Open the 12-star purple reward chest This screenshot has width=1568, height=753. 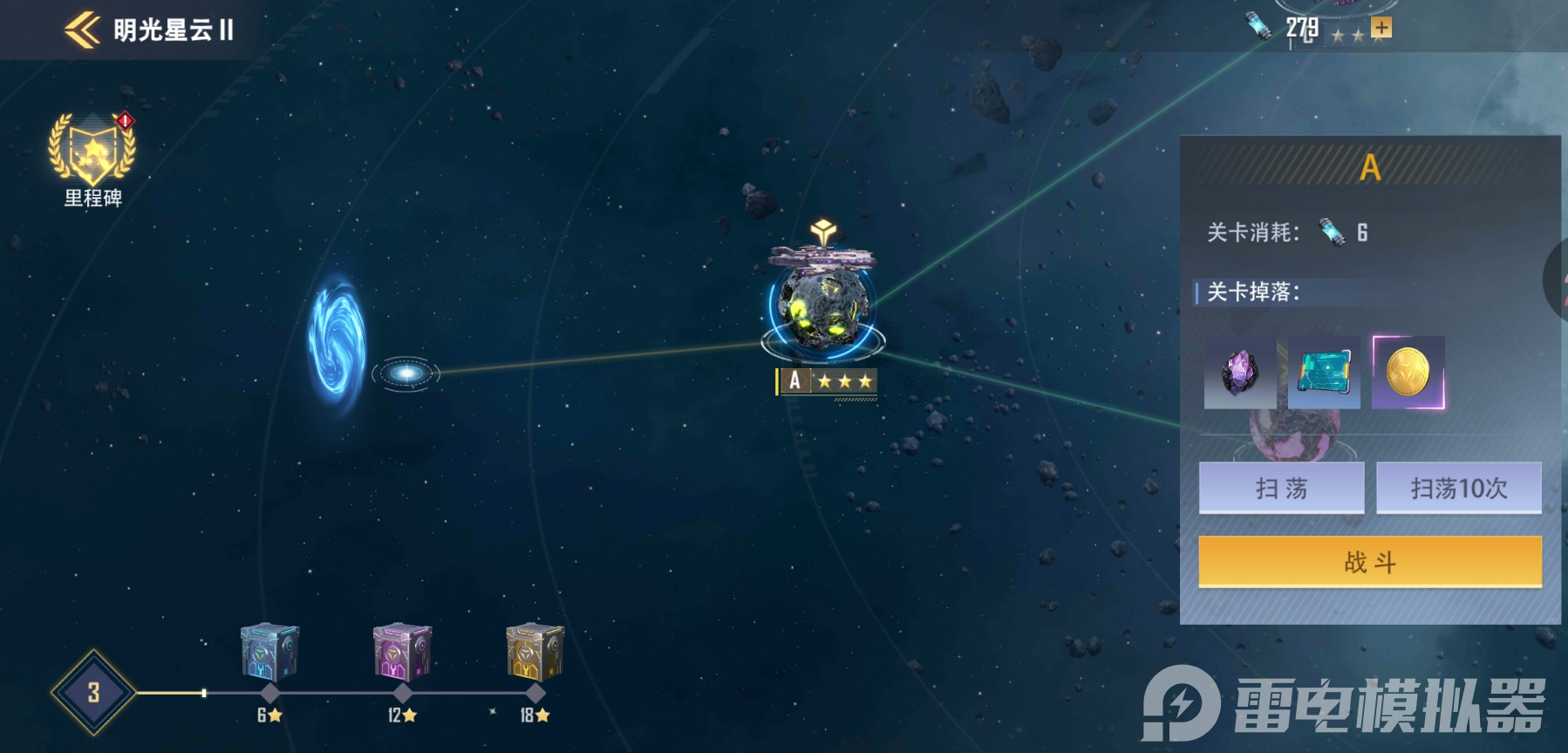[402, 653]
